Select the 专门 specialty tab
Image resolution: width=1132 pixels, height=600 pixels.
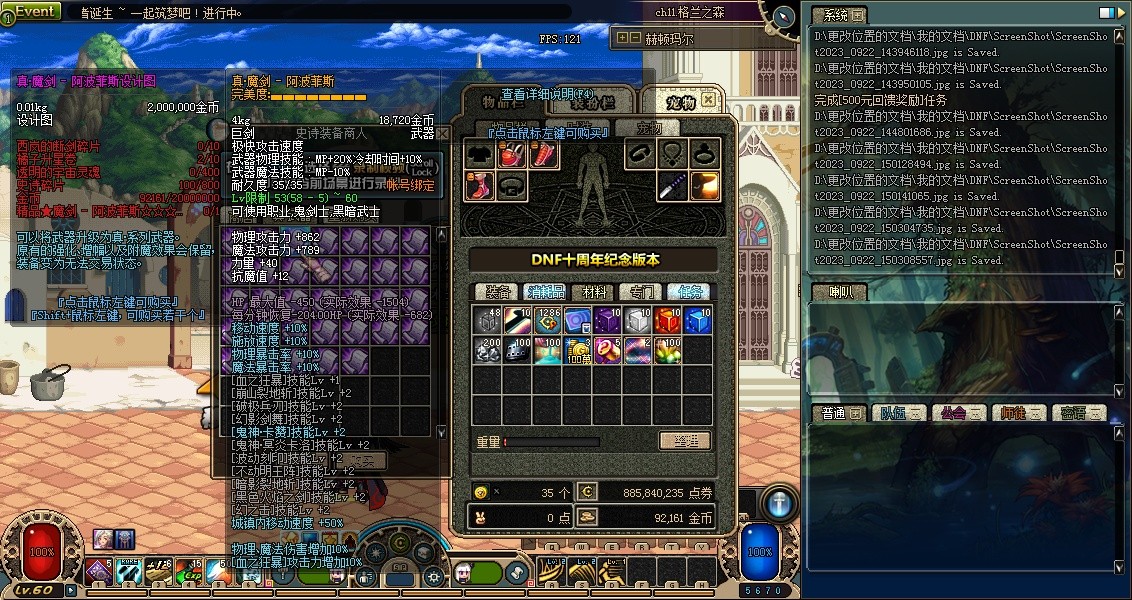tap(641, 292)
